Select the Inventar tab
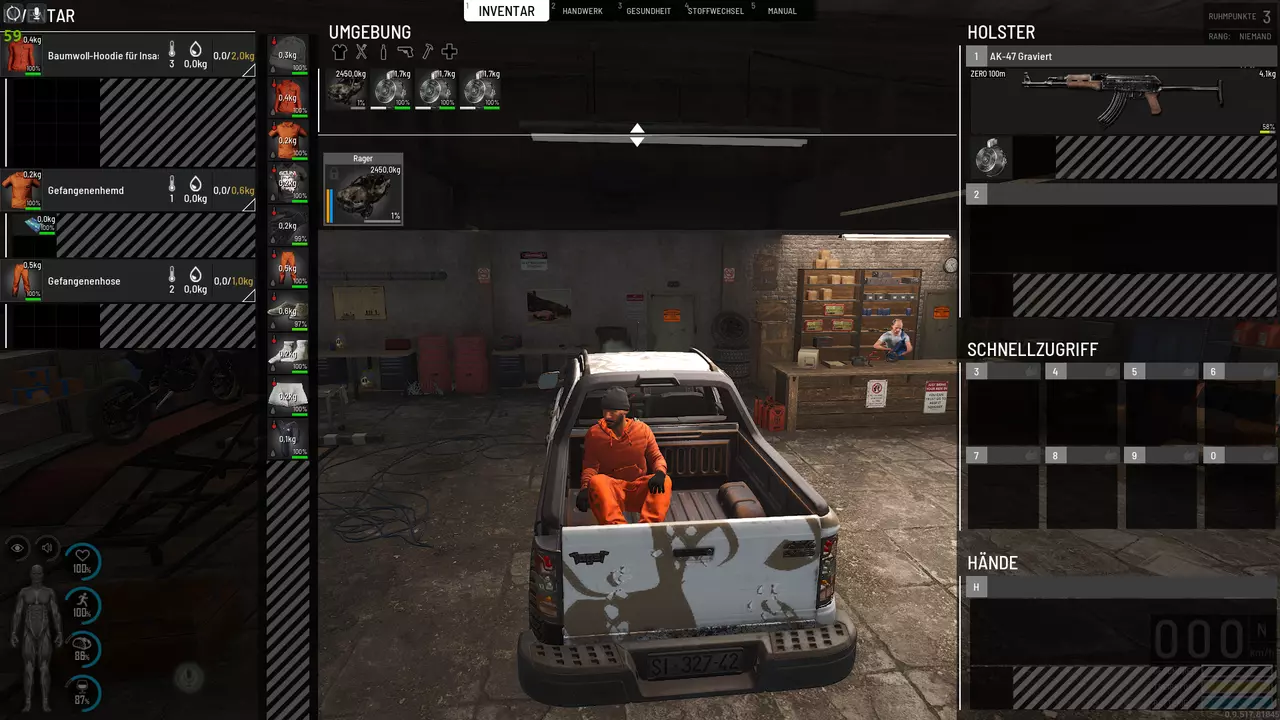 tap(507, 11)
